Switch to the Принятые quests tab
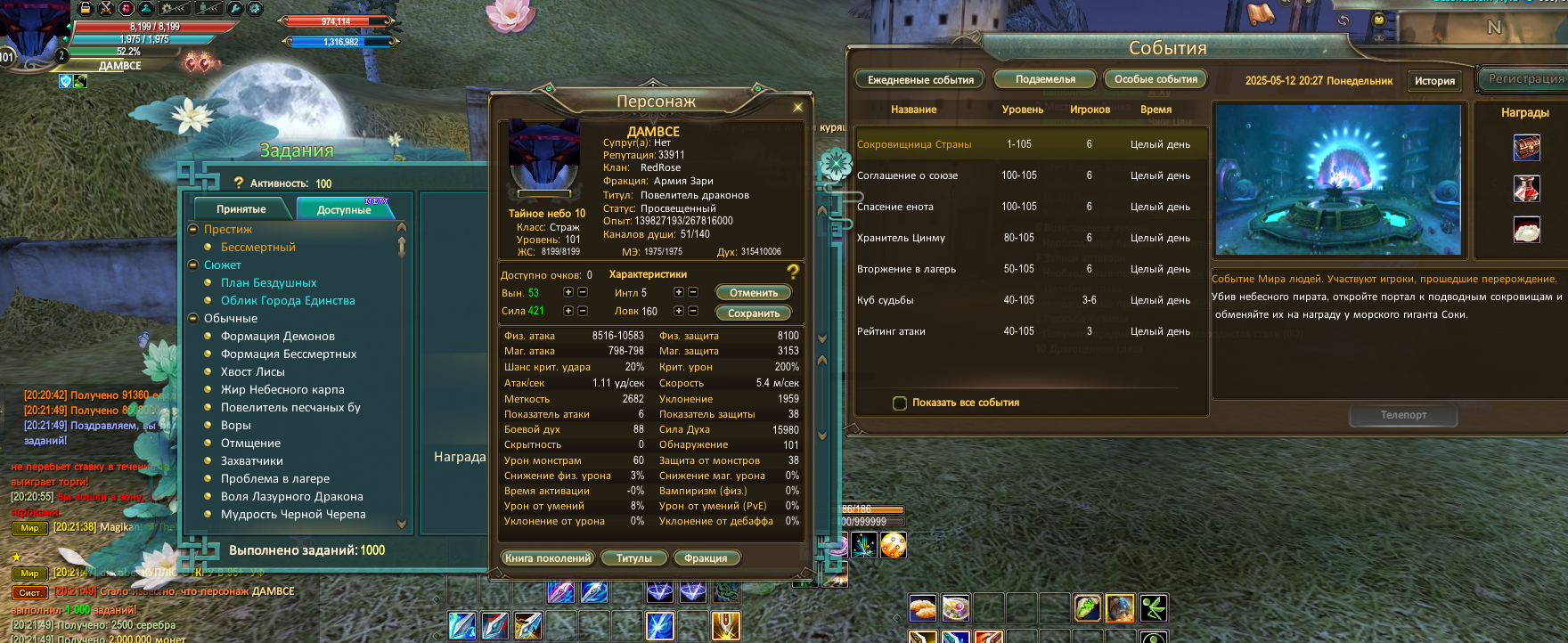The image size is (1568, 643). (241, 209)
